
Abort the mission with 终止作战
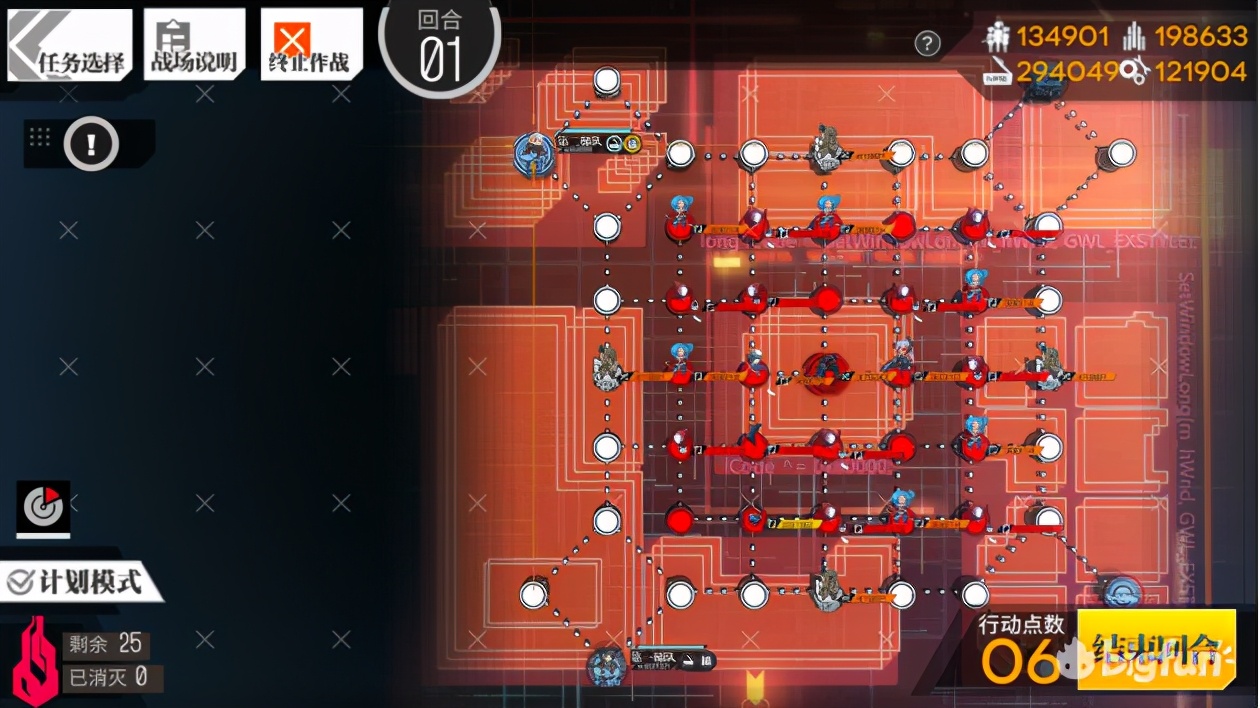point(310,45)
